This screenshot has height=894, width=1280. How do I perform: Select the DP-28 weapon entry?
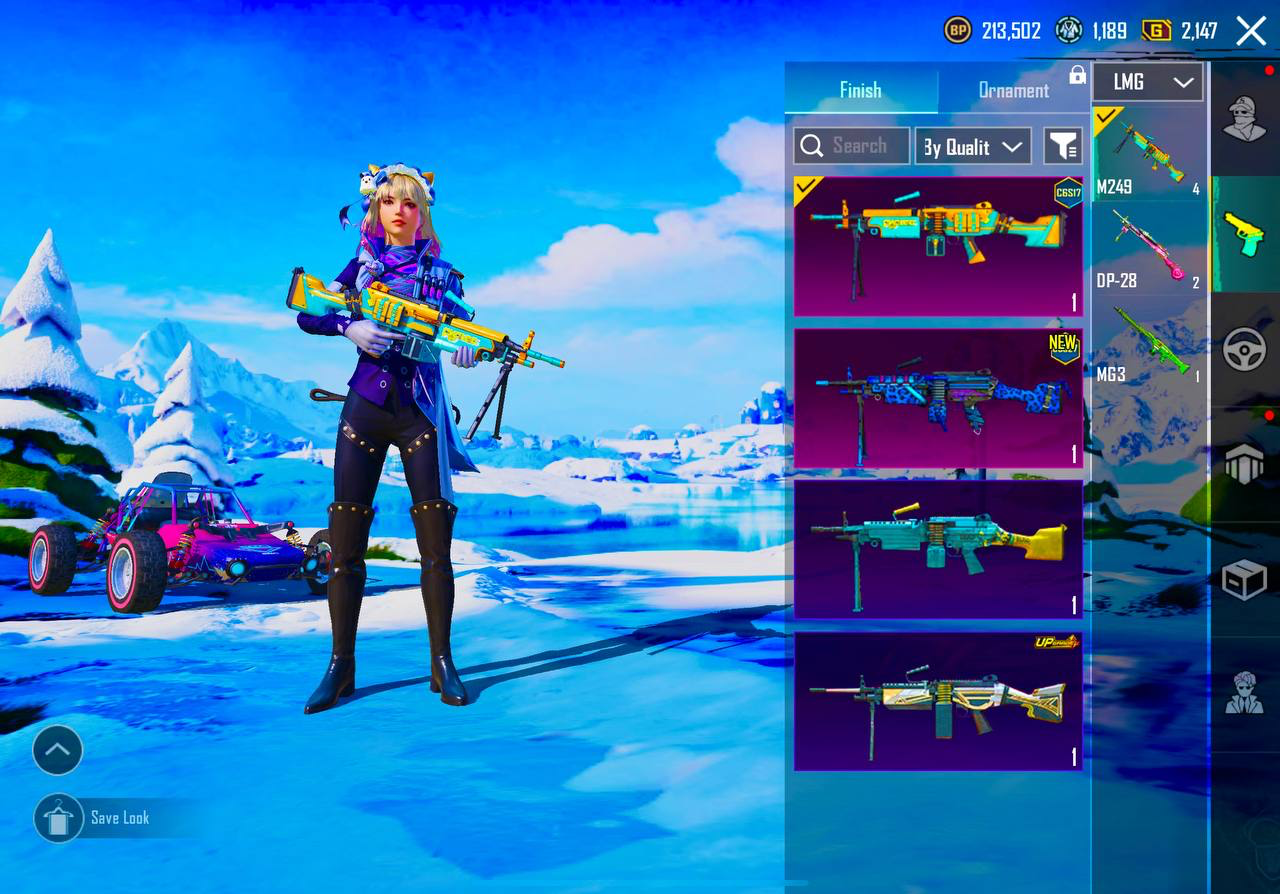1148,248
